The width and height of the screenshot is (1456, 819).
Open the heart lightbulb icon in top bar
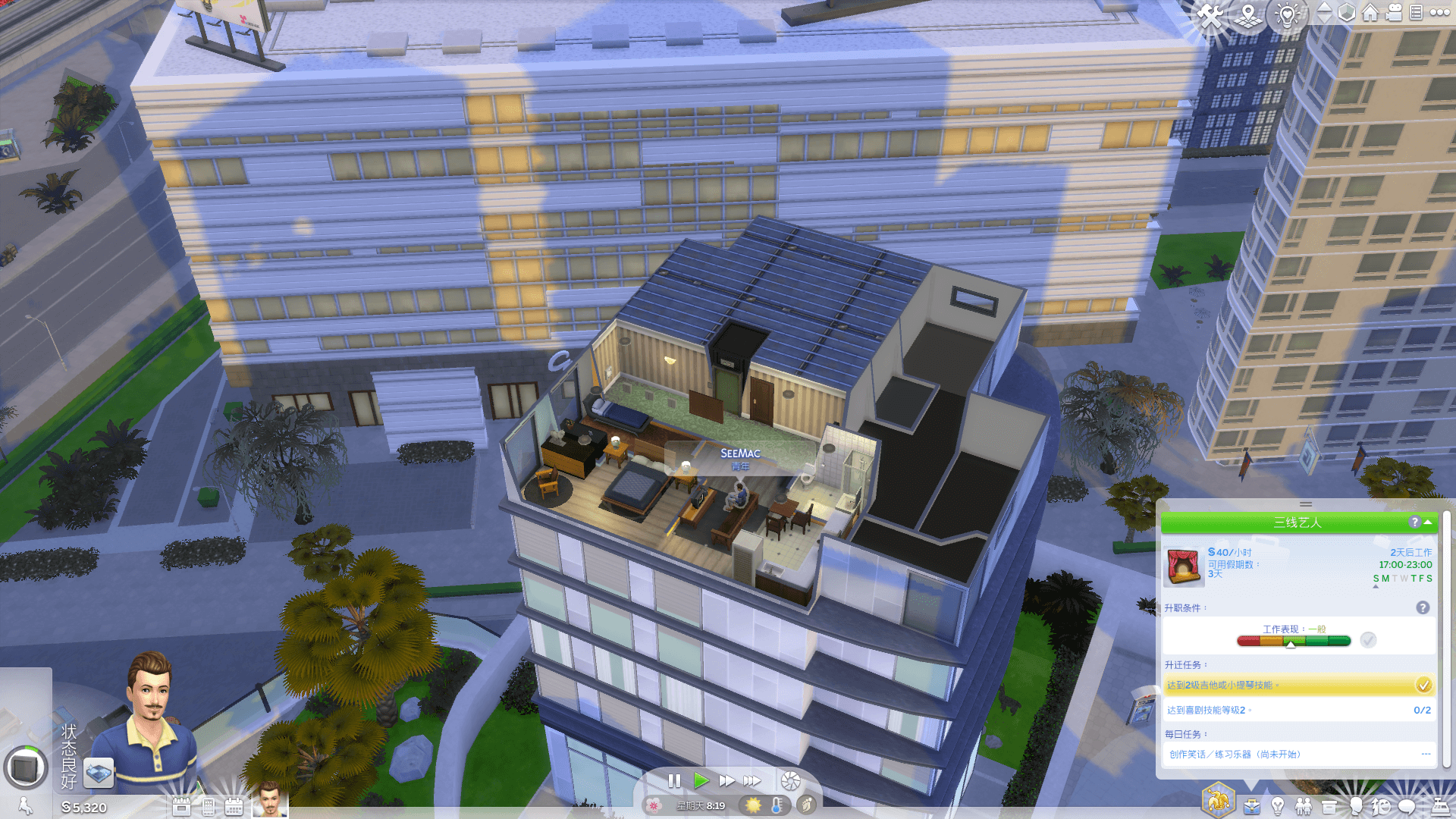1287,14
